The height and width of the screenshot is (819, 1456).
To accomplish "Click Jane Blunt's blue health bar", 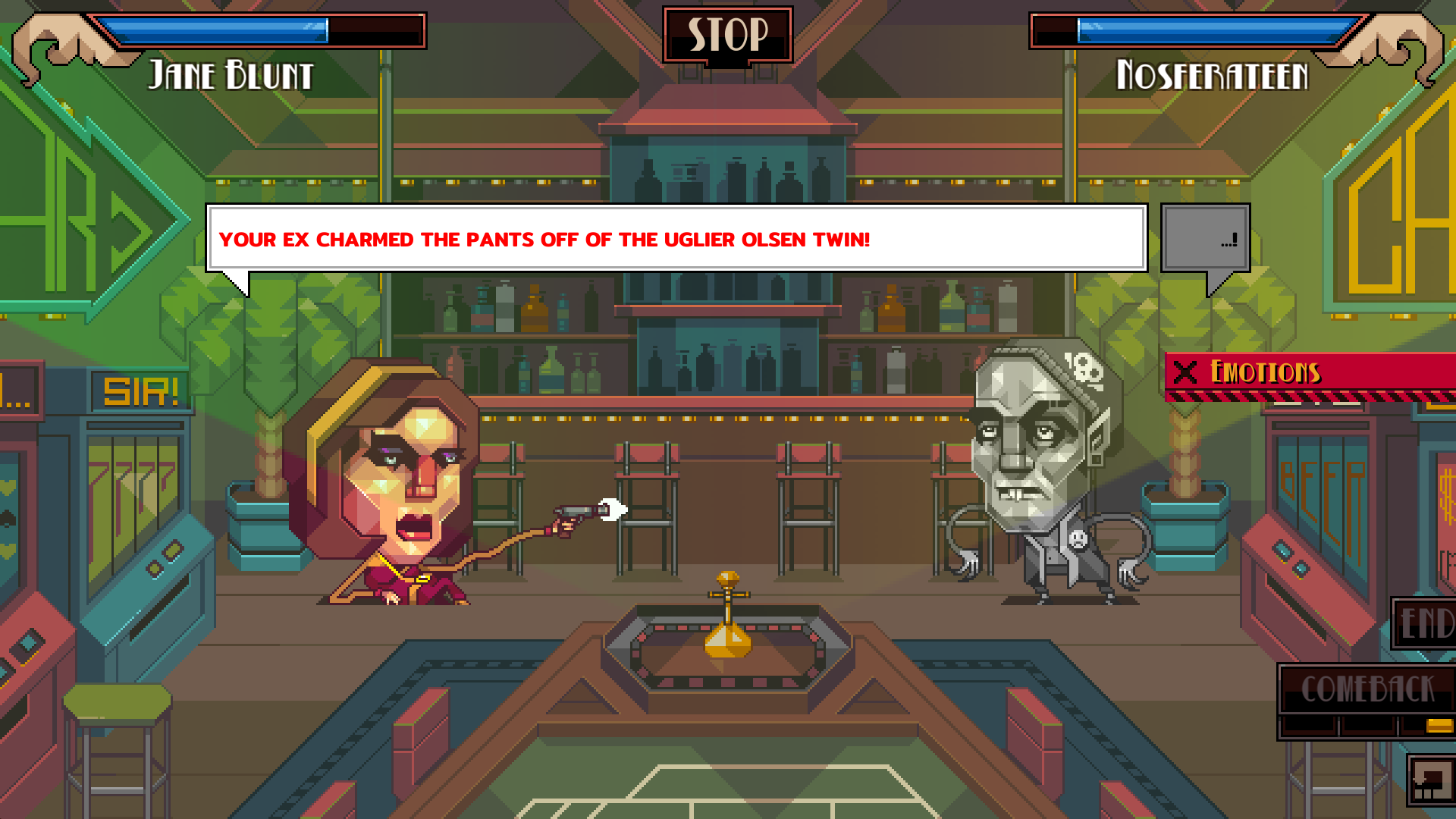I will pyautogui.click(x=212, y=31).
